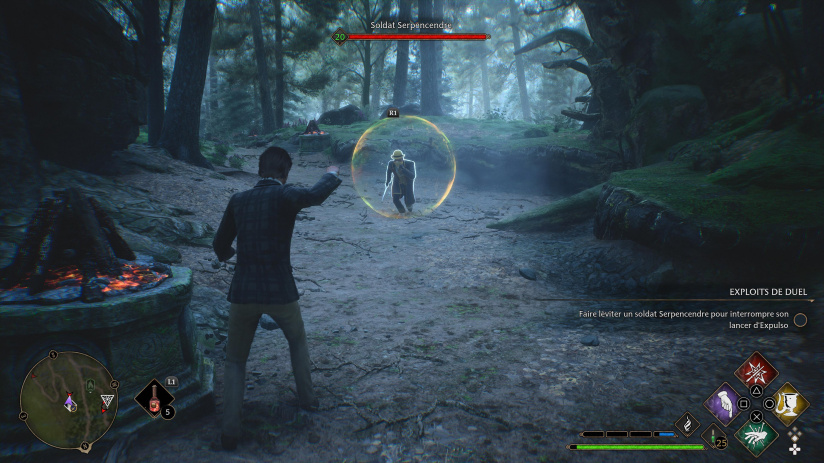Use the green healing potion with 25 count

click(x=715, y=436)
